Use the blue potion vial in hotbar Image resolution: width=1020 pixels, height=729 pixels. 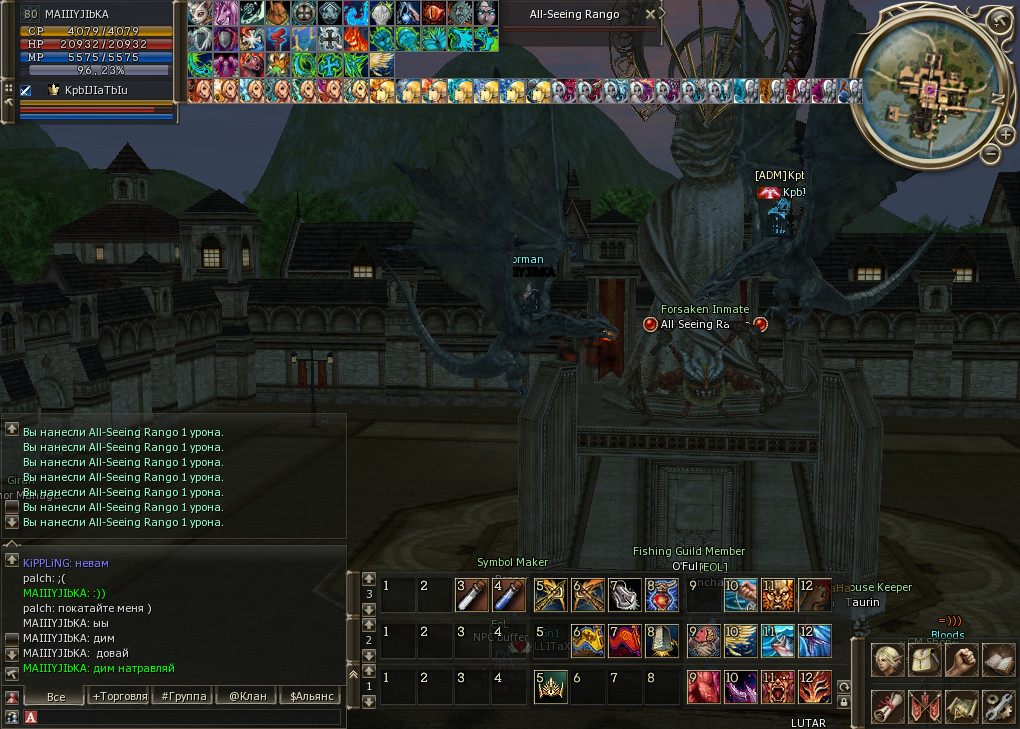[510, 595]
